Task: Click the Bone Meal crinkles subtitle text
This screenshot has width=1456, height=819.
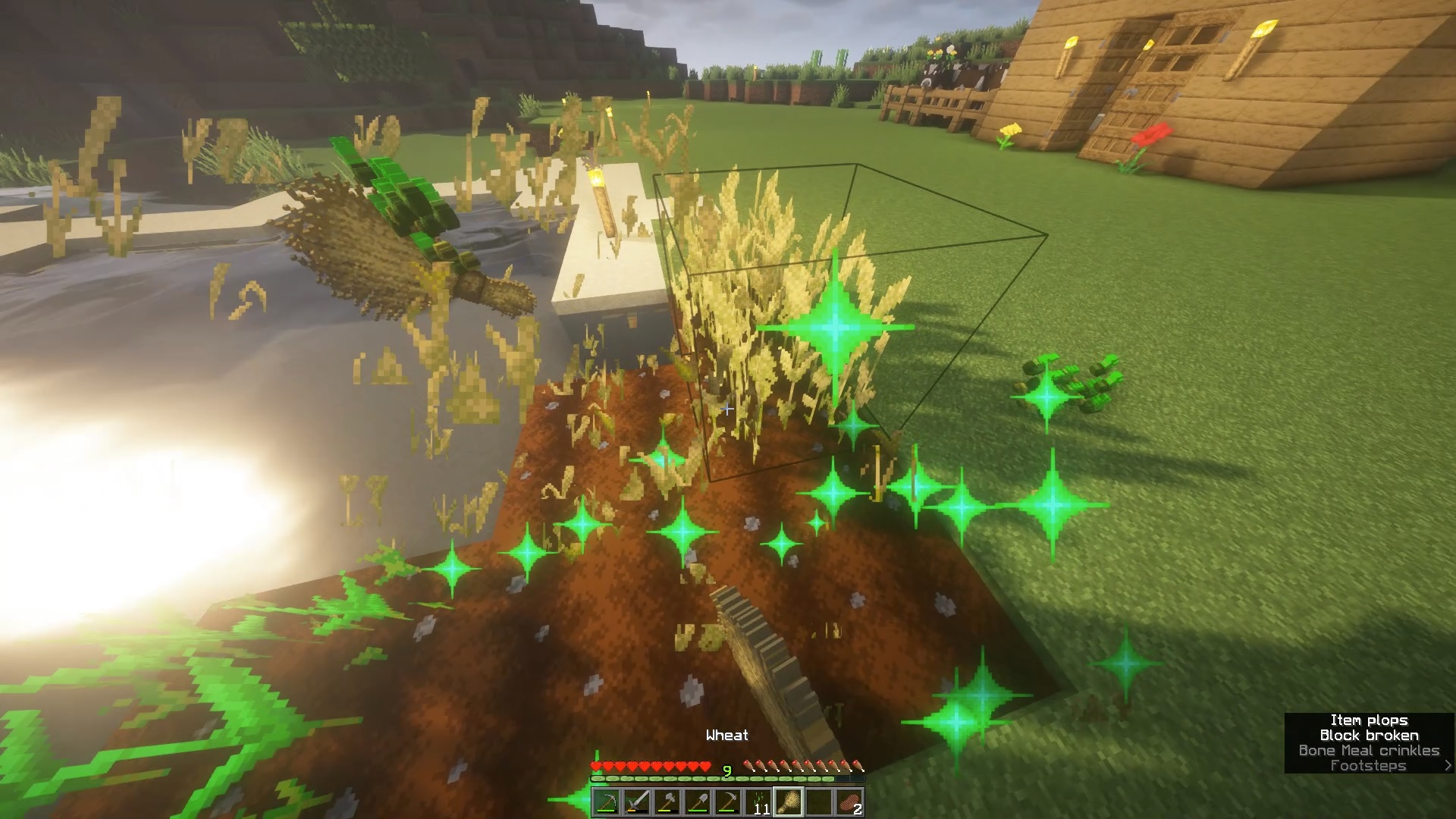Action: pyautogui.click(x=1369, y=750)
